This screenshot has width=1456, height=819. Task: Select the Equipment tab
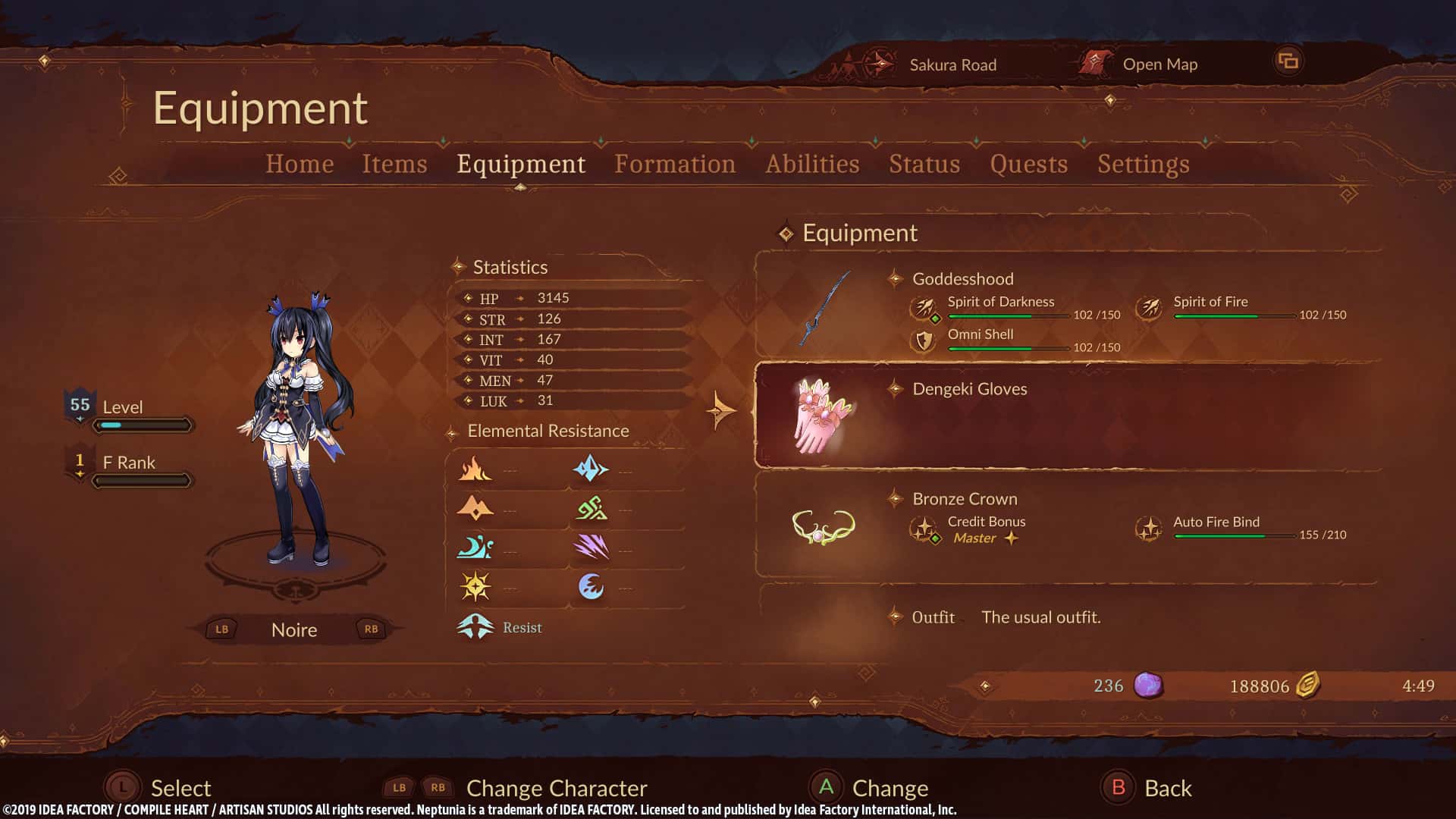(x=521, y=164)
